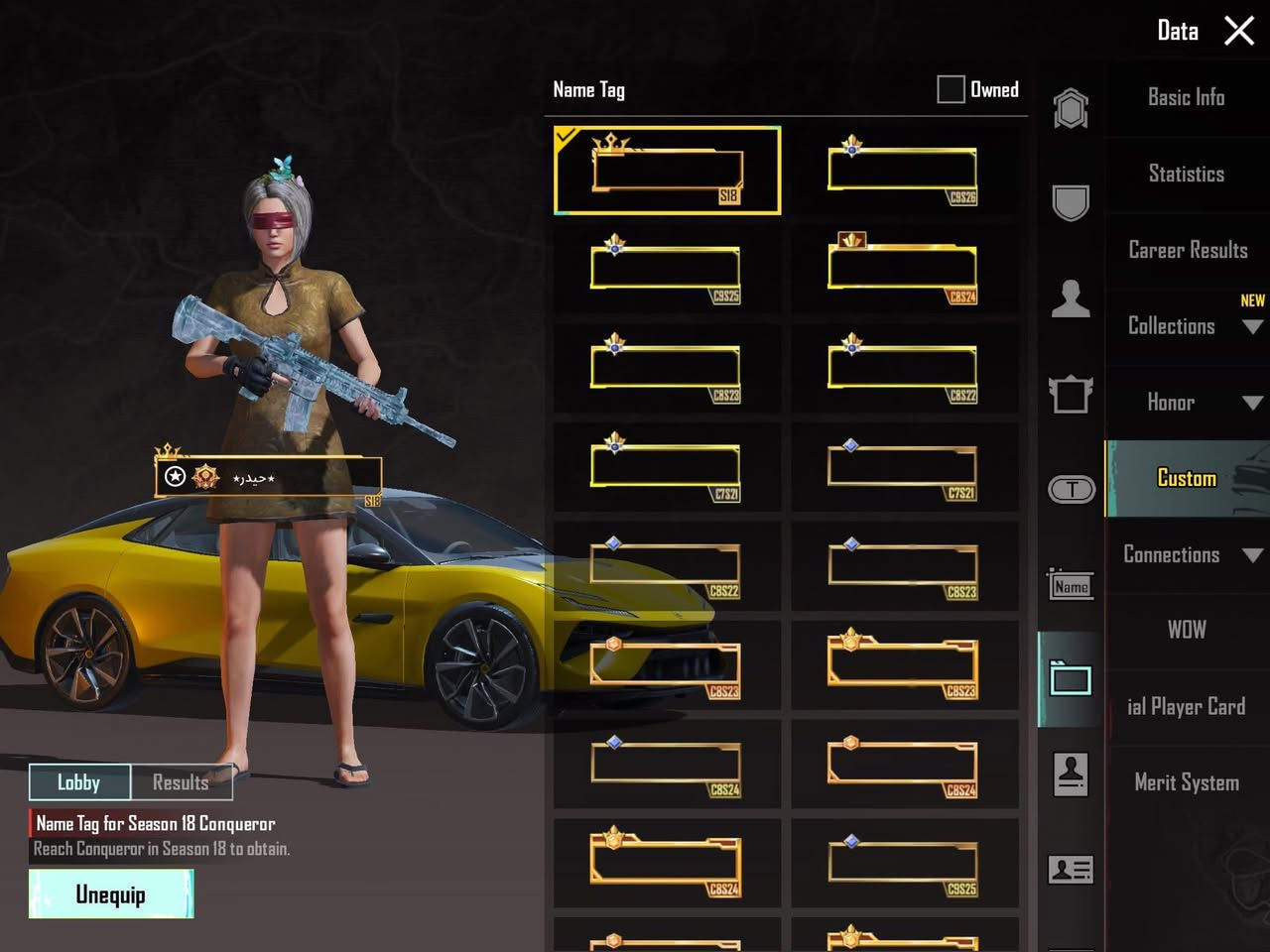Toggle the Owned filter checkbox

click(x=951, y=89)
